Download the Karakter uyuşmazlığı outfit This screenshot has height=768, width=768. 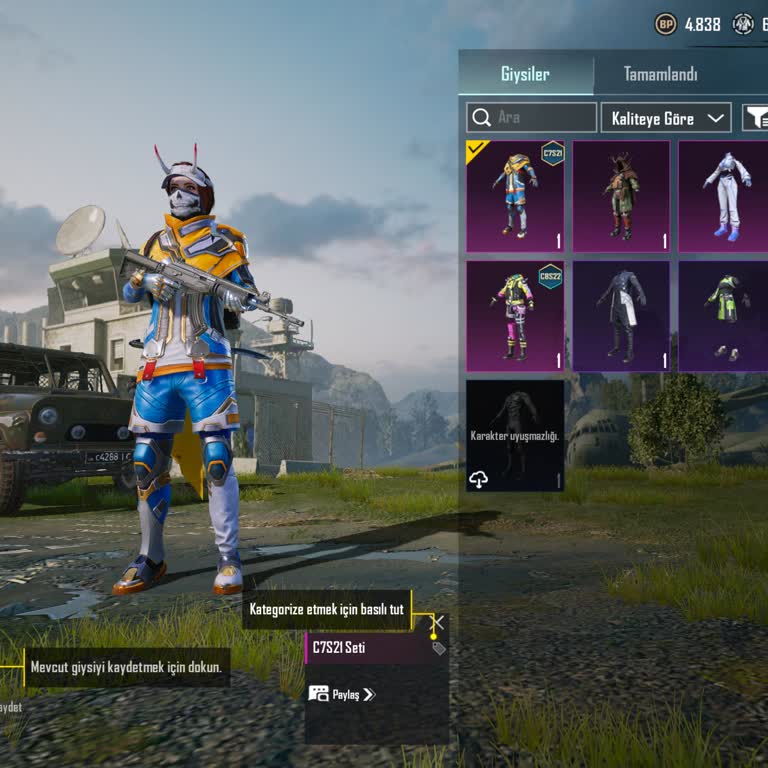pos(479,480)
